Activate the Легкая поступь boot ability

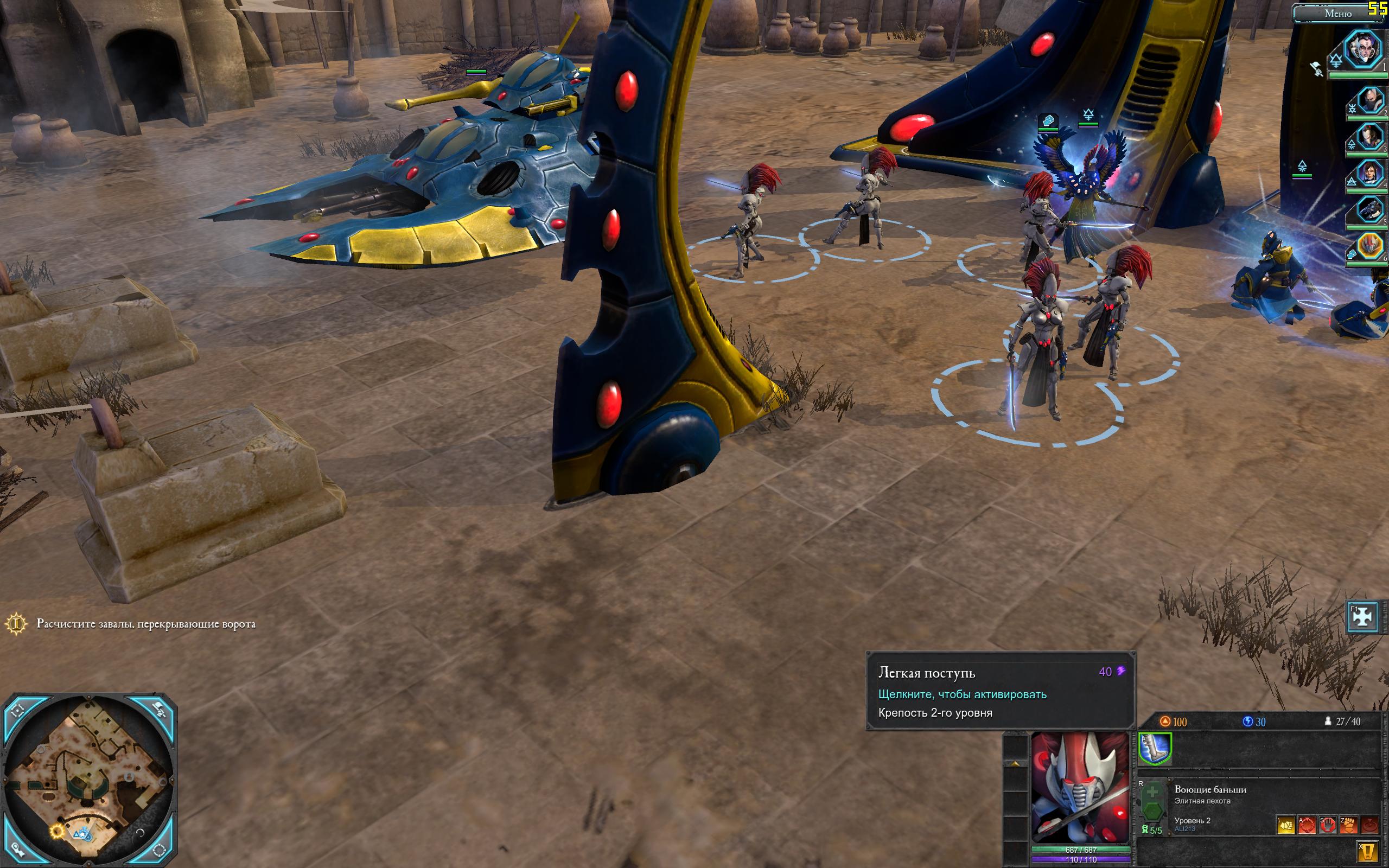1154,749
